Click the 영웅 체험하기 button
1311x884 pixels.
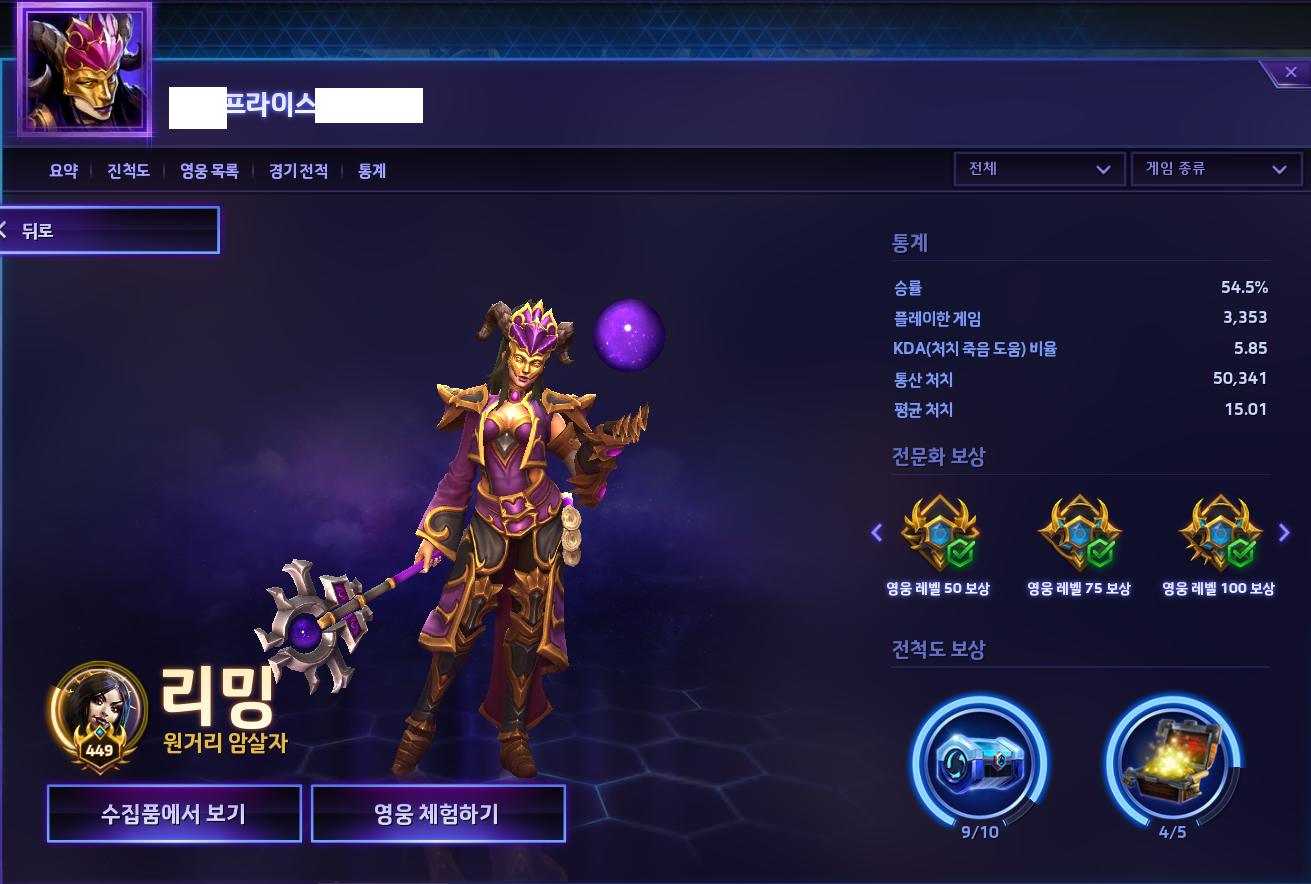click(438, 813)
